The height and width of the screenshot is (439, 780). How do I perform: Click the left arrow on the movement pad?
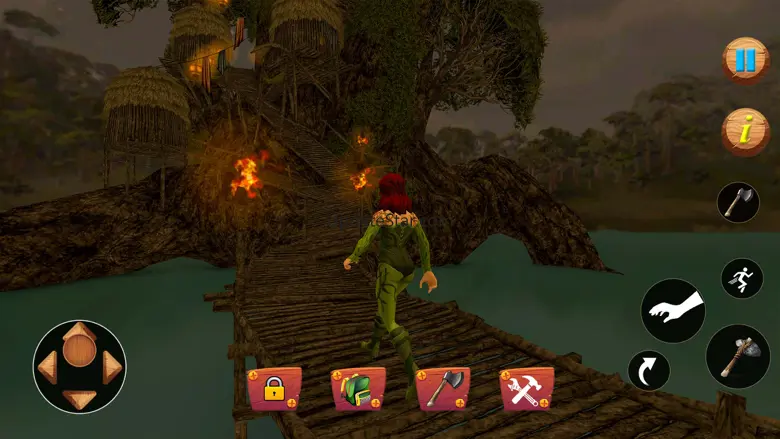tap(48, 368)
